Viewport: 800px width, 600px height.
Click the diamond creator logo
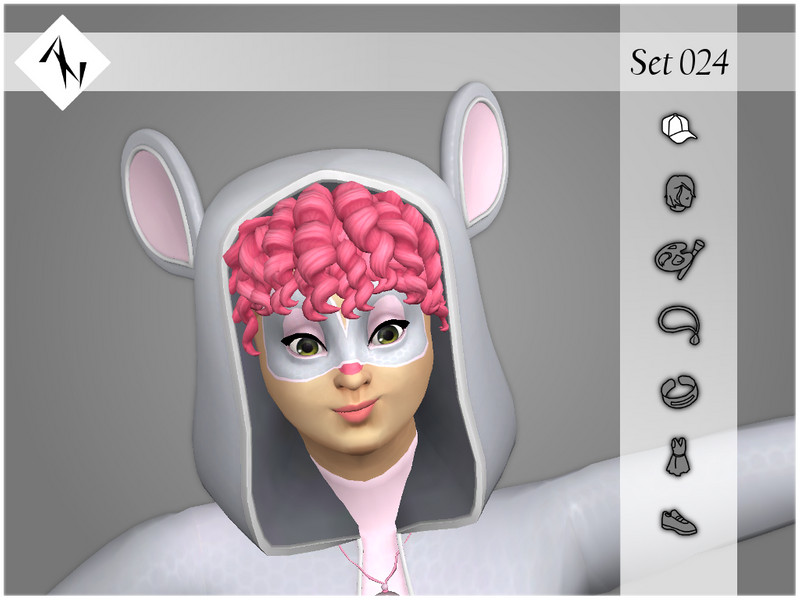tap(62, 62)
